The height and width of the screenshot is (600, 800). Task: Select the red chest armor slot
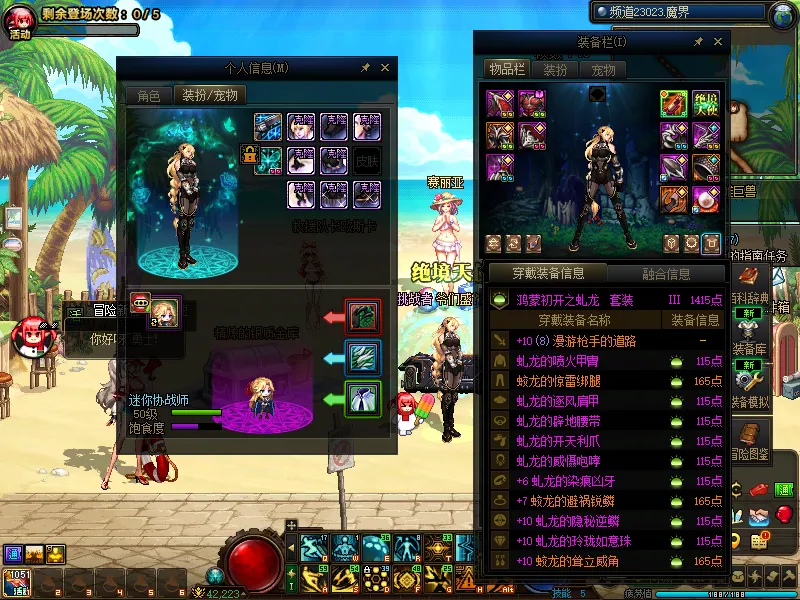pyautogui.click(x=532, y=103)
